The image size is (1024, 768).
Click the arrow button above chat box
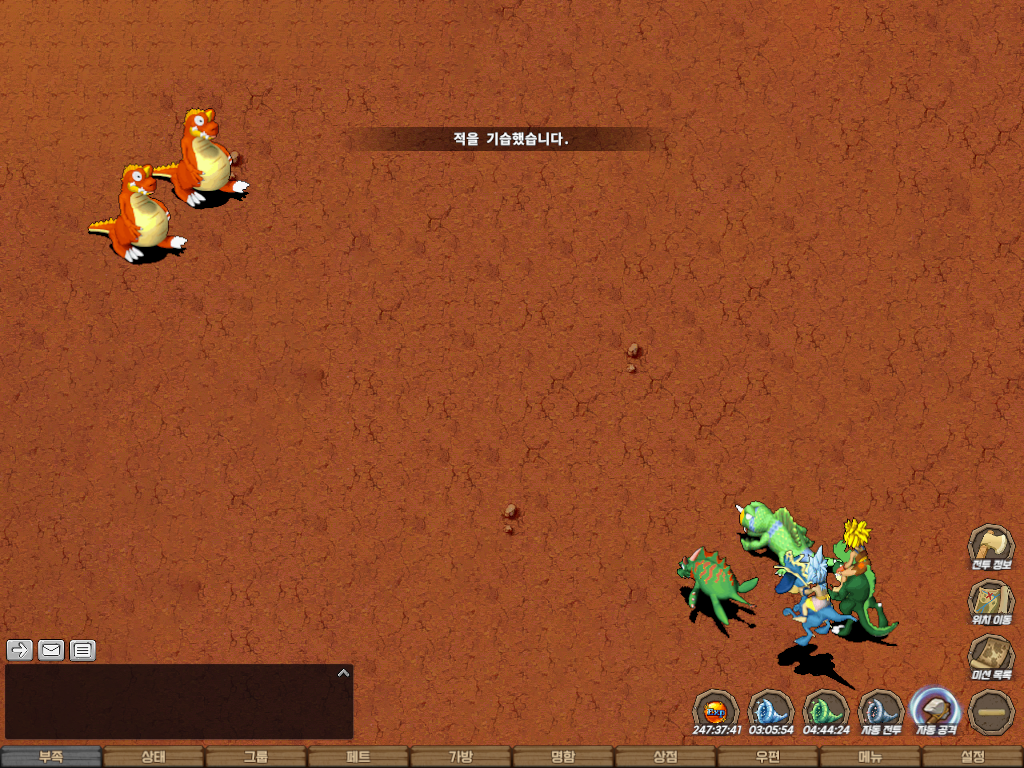(20, 650)
